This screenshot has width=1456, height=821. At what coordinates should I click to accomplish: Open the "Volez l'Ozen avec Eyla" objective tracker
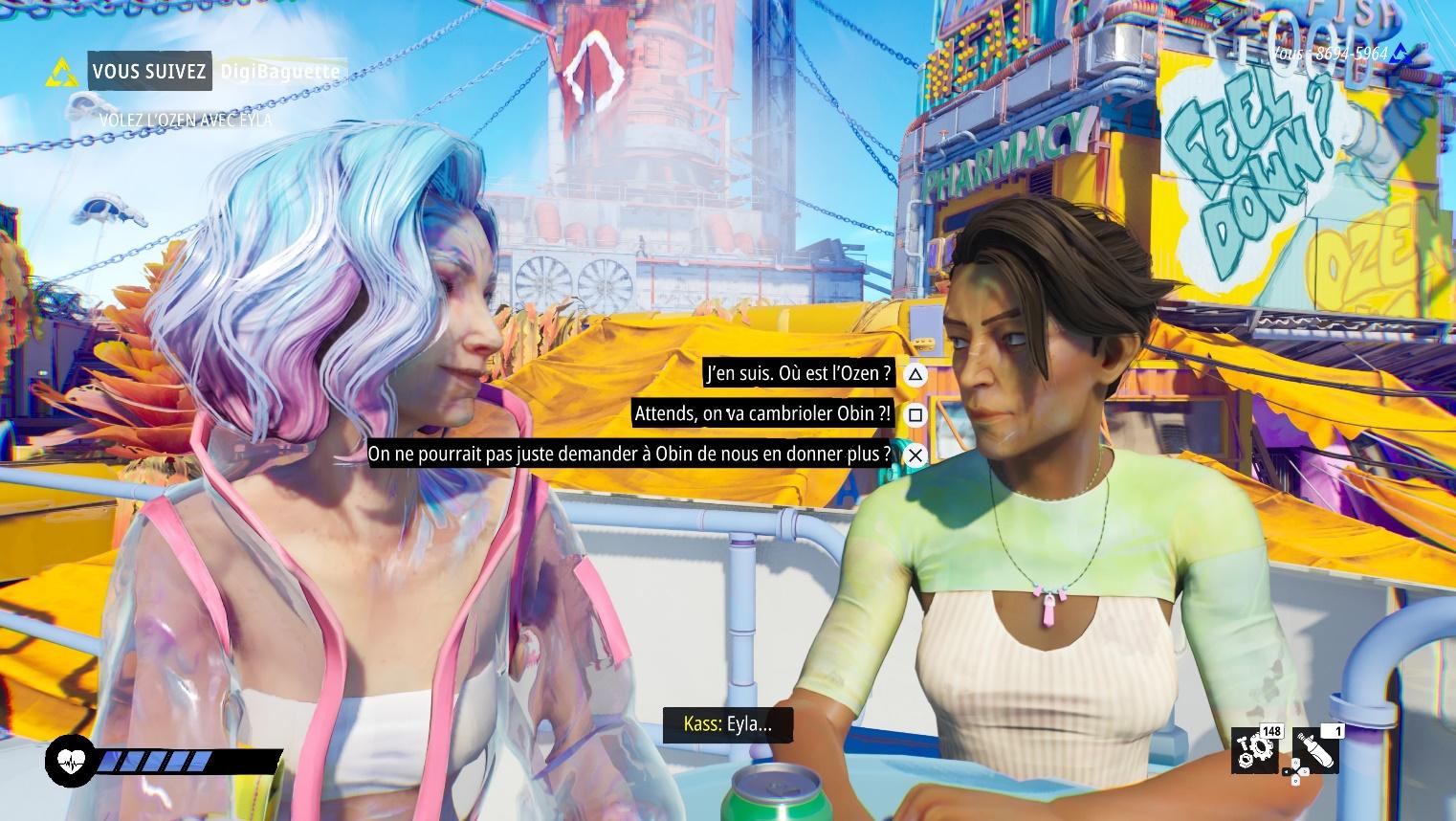click(x=186, y=120)
